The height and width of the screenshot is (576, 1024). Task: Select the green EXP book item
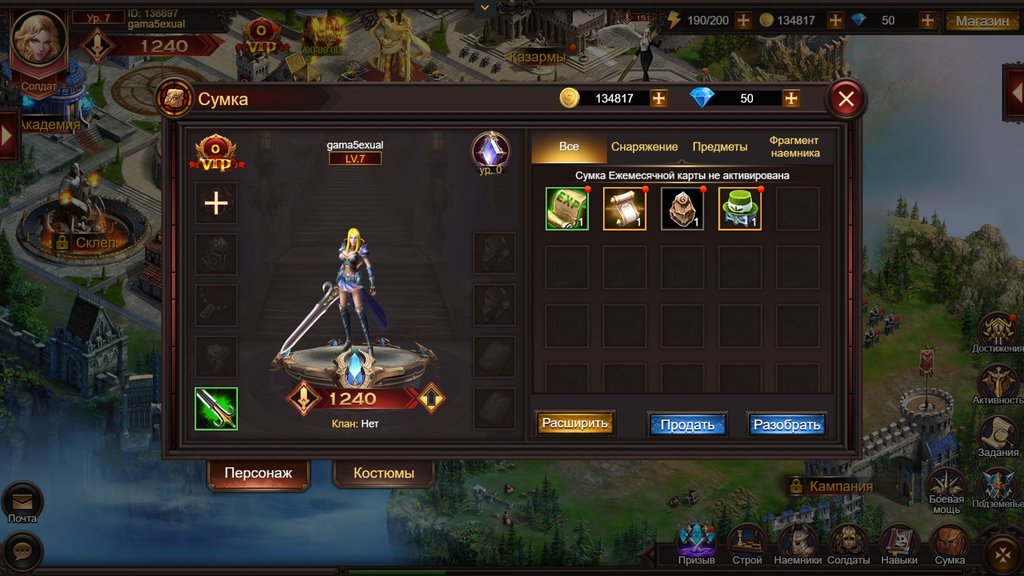(x=567, y=209)
